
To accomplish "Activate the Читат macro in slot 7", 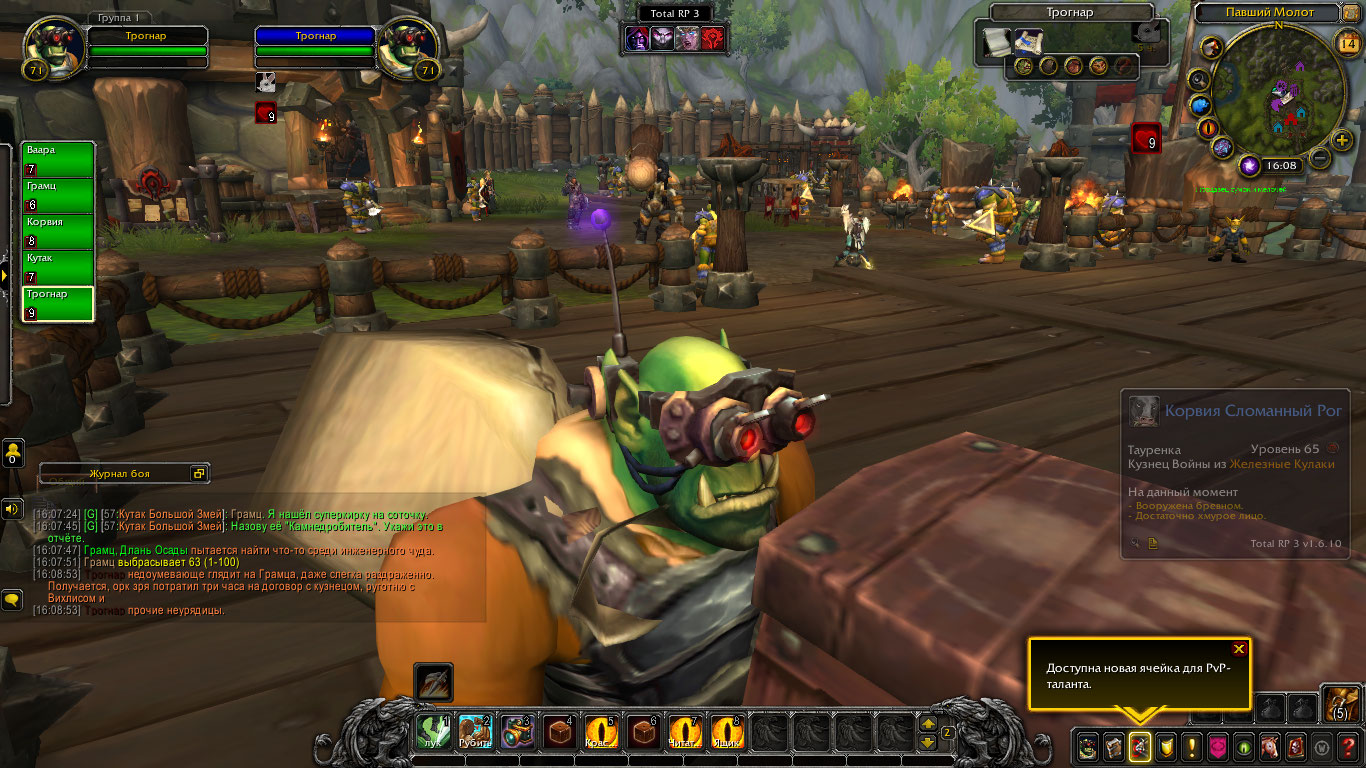I will [x=685, y=733].
